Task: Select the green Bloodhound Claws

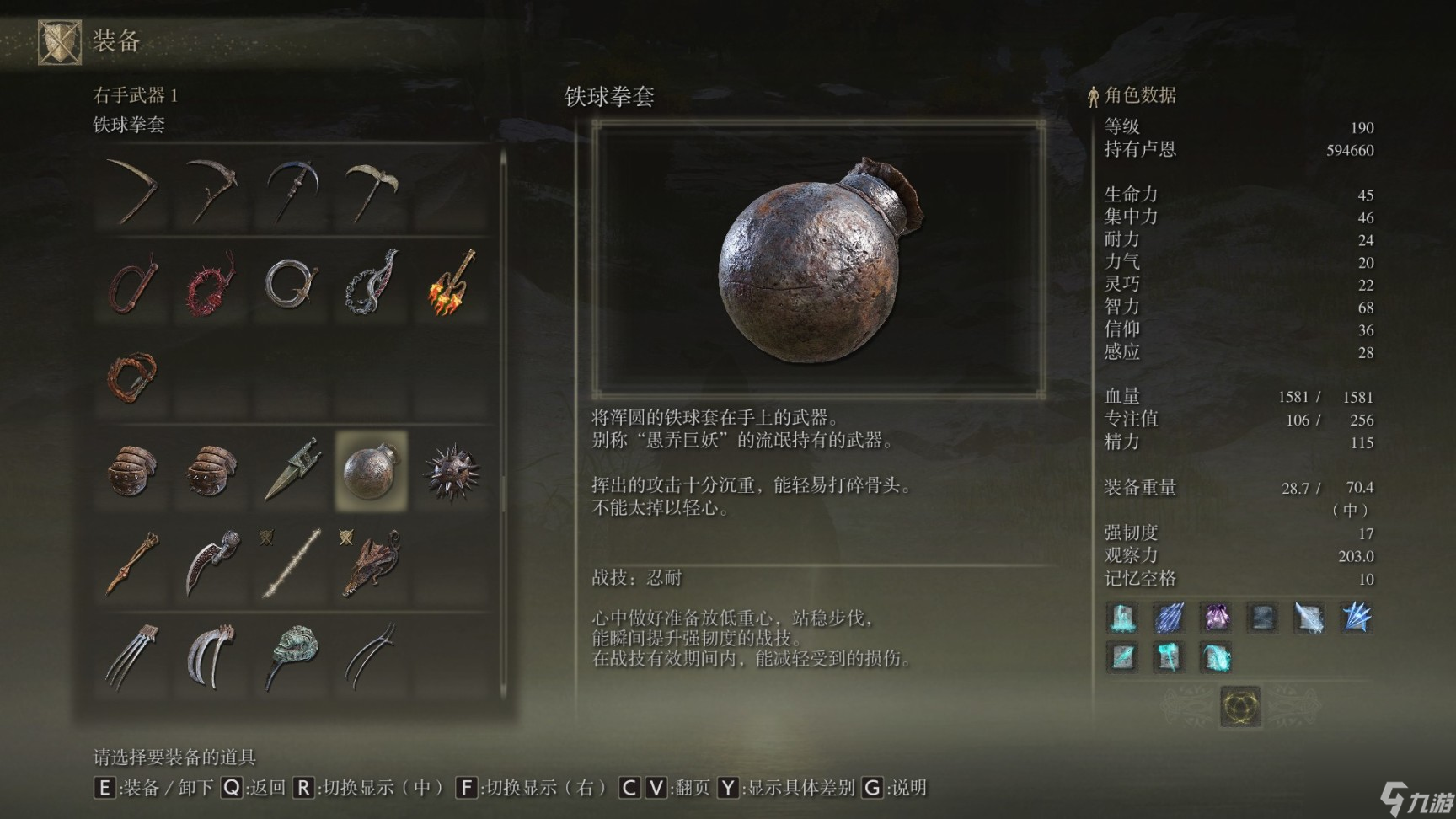Action: pyautogui.click(x=292, y=656)
